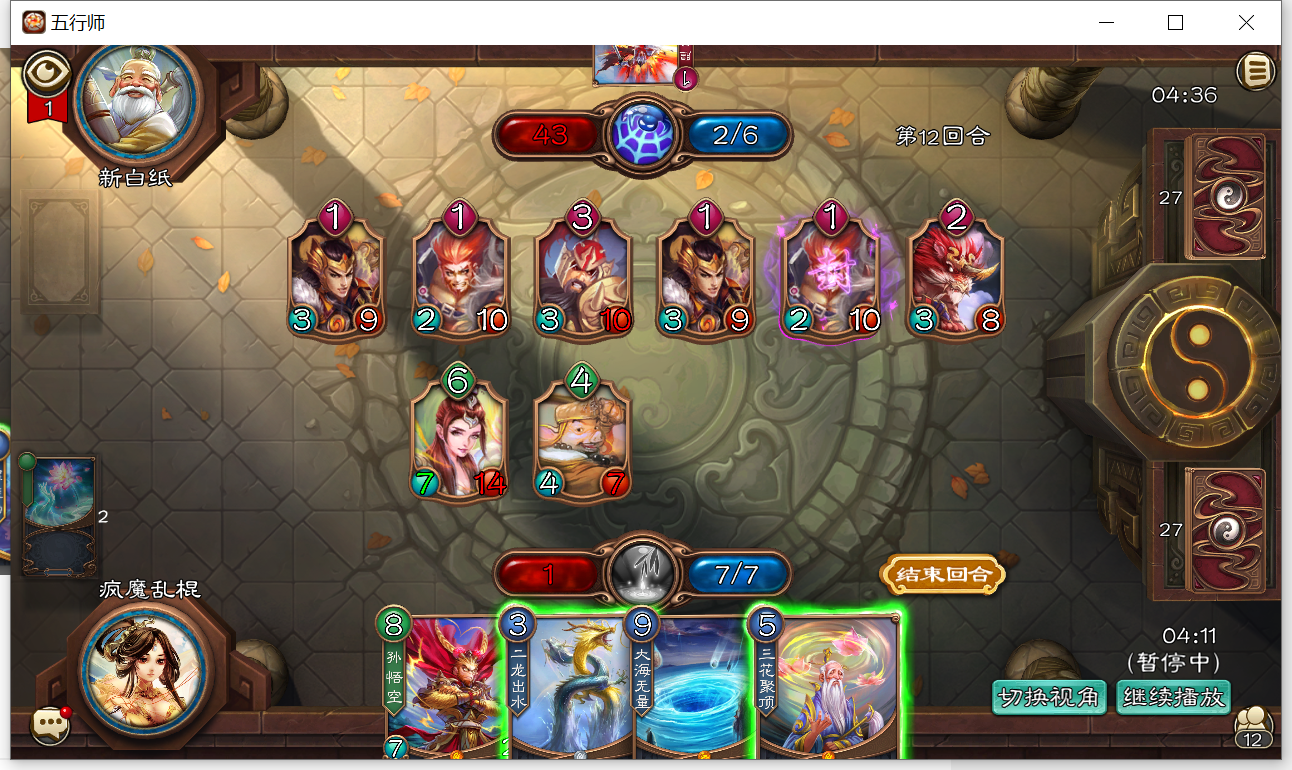Play the 孙悟空 card from hand
1292x770 pixels.
[440, 690]
